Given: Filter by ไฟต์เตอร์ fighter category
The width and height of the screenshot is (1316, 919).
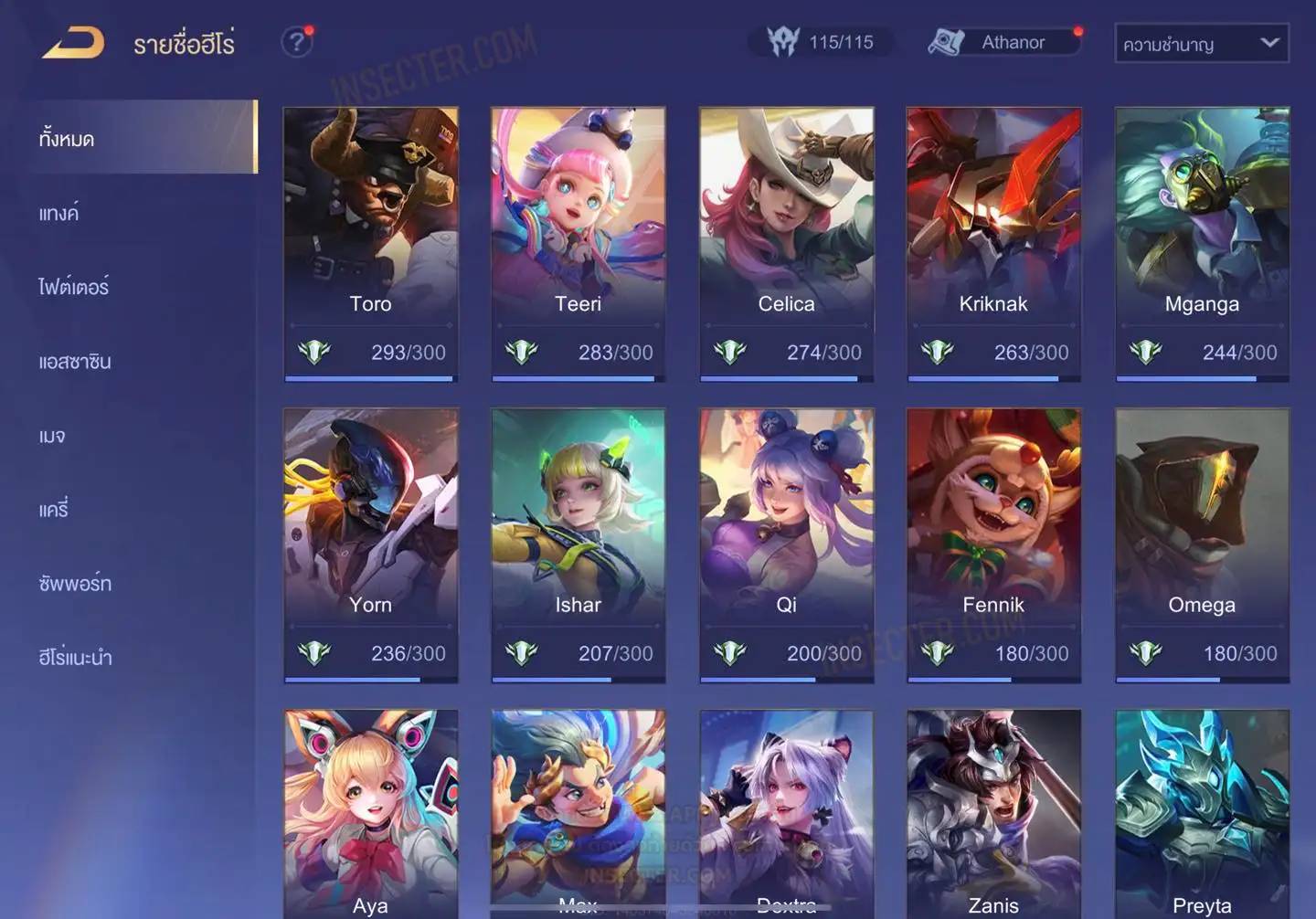Looking at the screenshot, I should tap(74, 288).
